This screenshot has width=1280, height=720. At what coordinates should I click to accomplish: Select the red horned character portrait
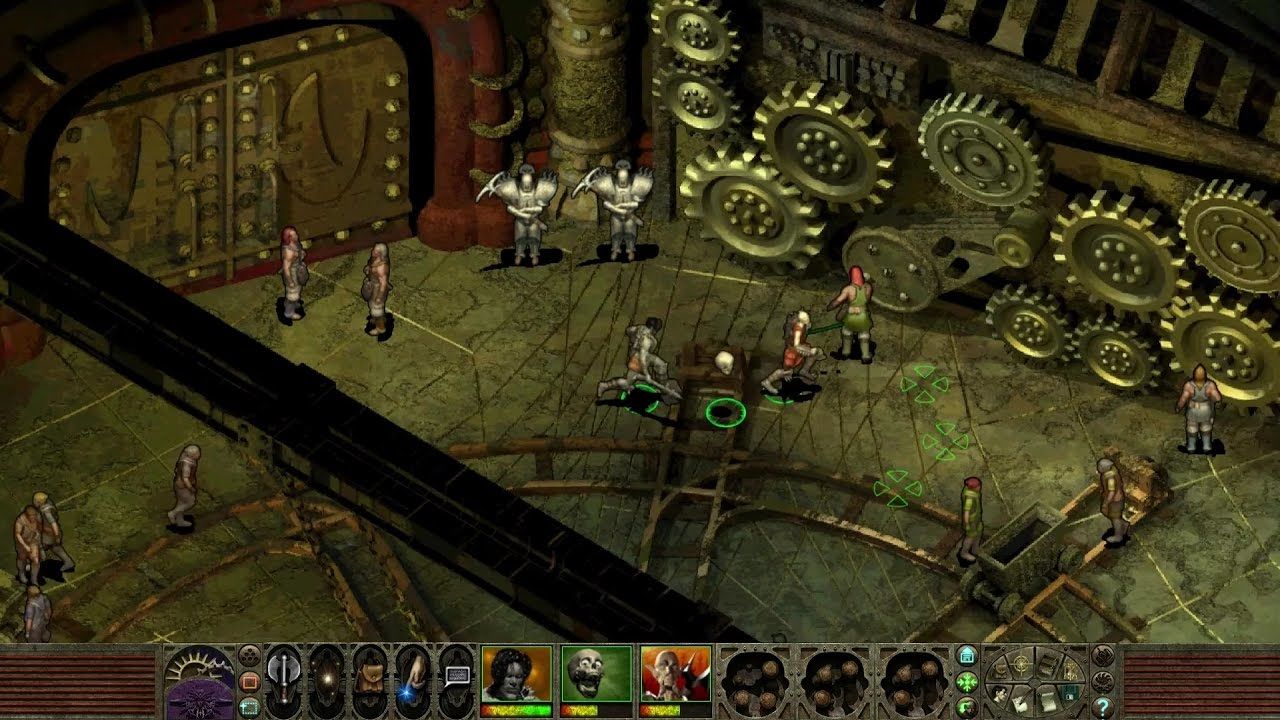tap(676, 673)
